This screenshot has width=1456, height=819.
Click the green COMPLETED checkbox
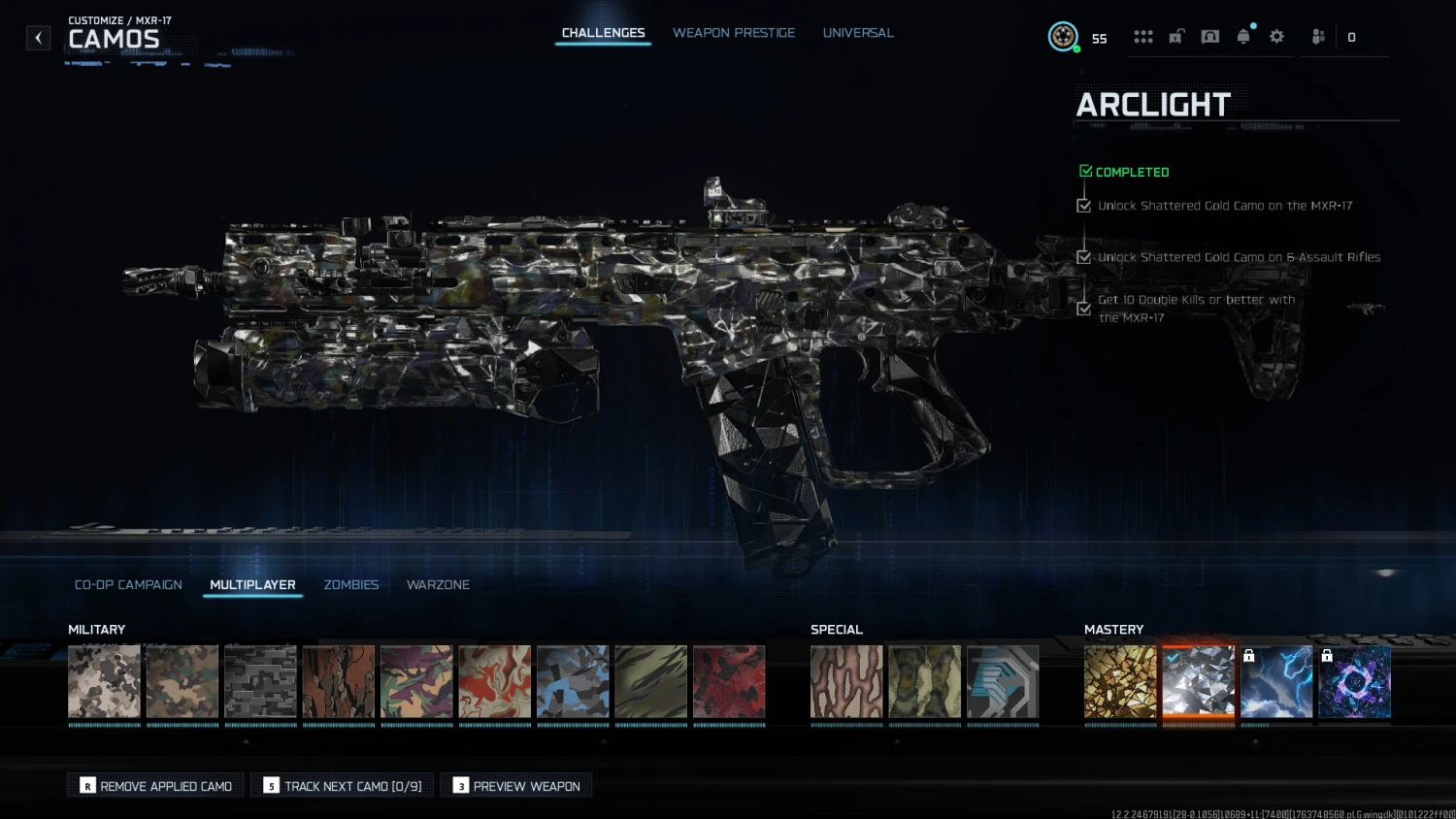tap(1085, 170)
